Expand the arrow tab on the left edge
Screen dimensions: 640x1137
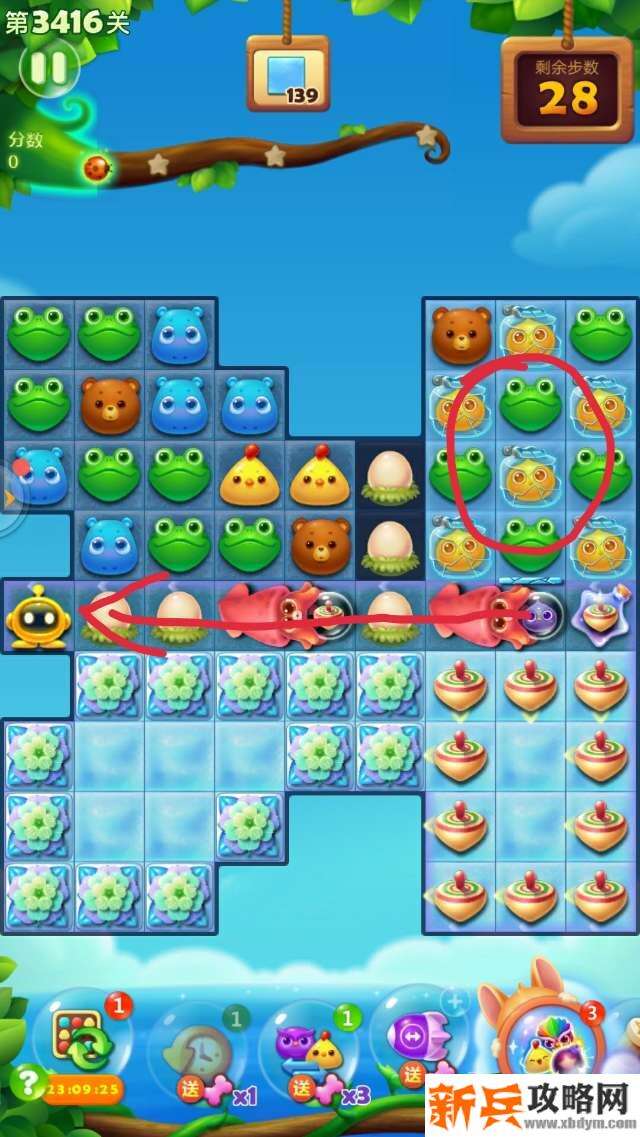[10, 497]
